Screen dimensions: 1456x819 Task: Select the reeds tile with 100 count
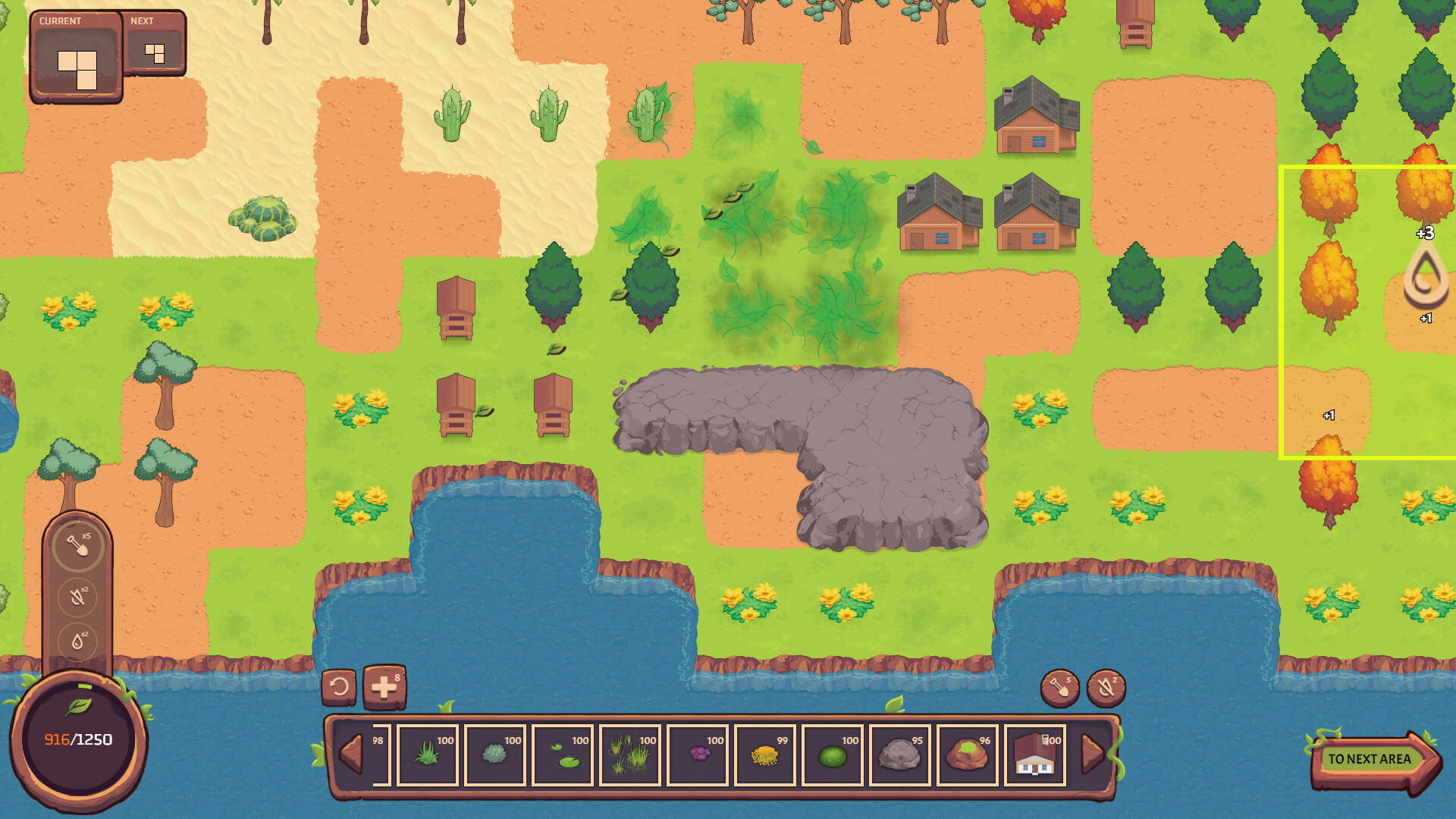pos(628,756)
